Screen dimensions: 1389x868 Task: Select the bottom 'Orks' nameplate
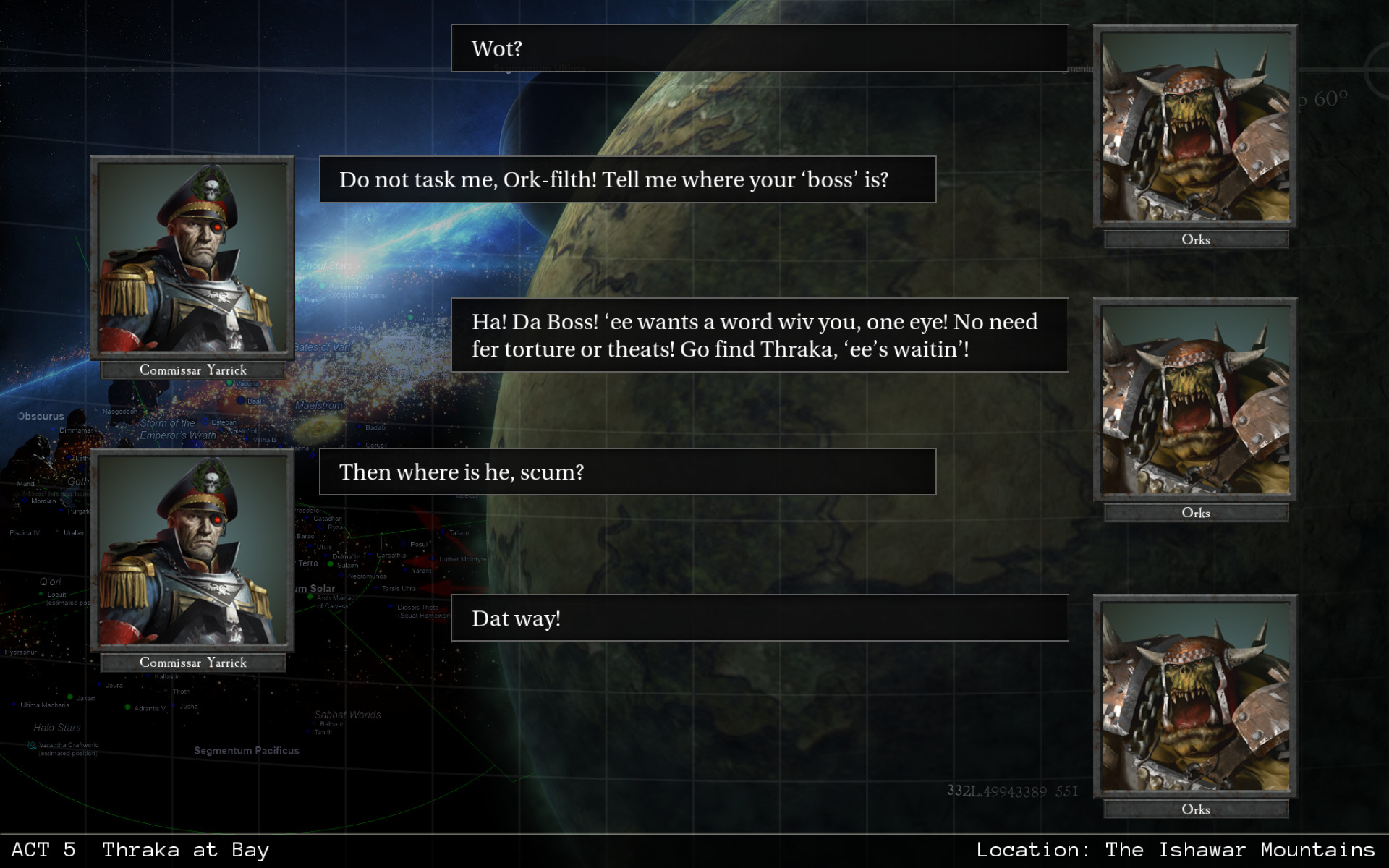1195,810
